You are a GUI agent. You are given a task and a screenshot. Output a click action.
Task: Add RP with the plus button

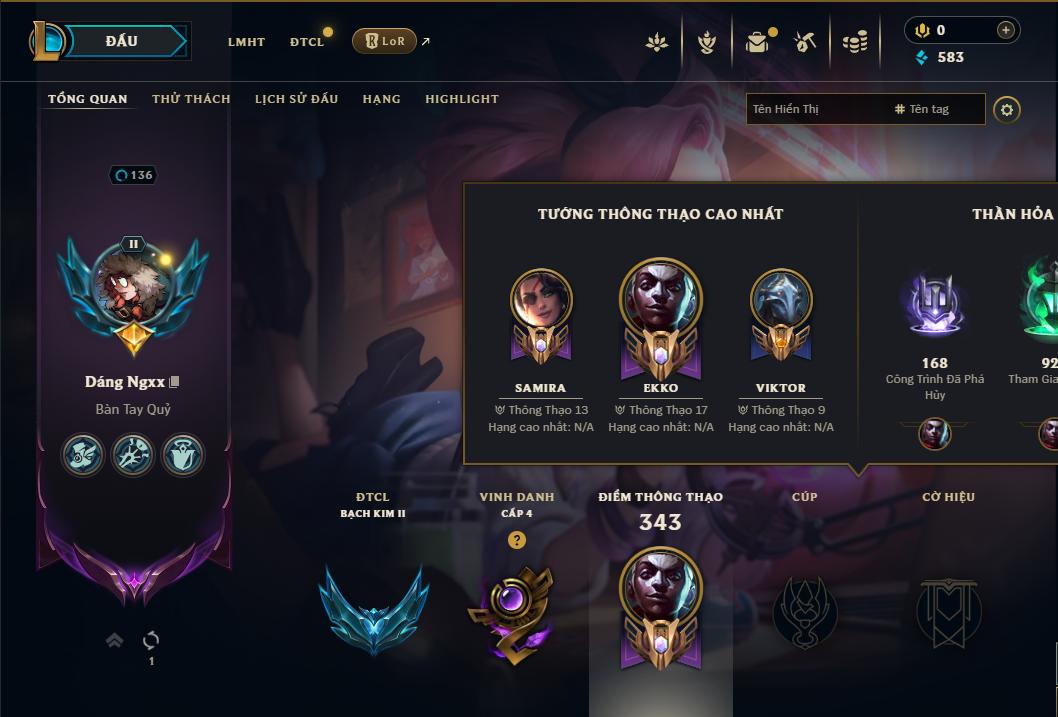click(1005, 30)
